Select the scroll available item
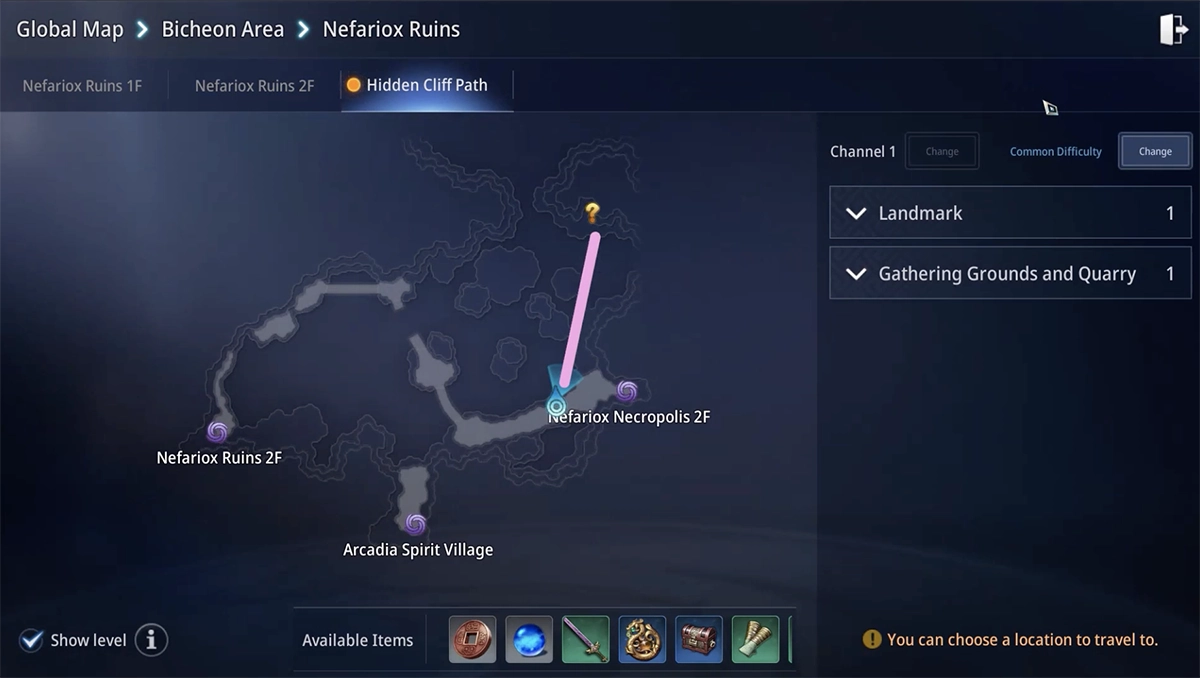This screenshot has width=1200, height=678. (755, 640)
